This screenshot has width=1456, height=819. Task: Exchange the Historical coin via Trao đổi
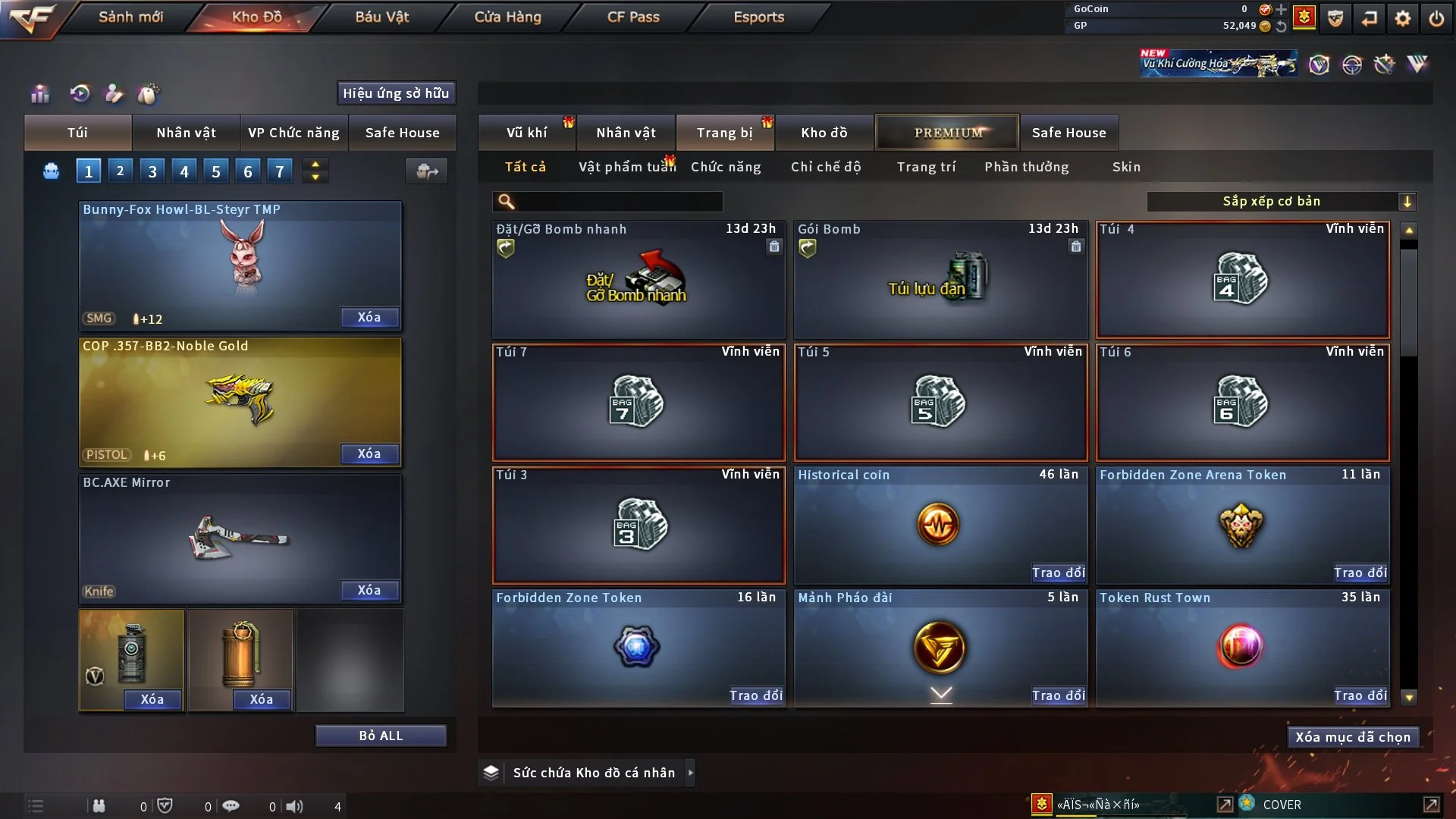click(1058, 573)
